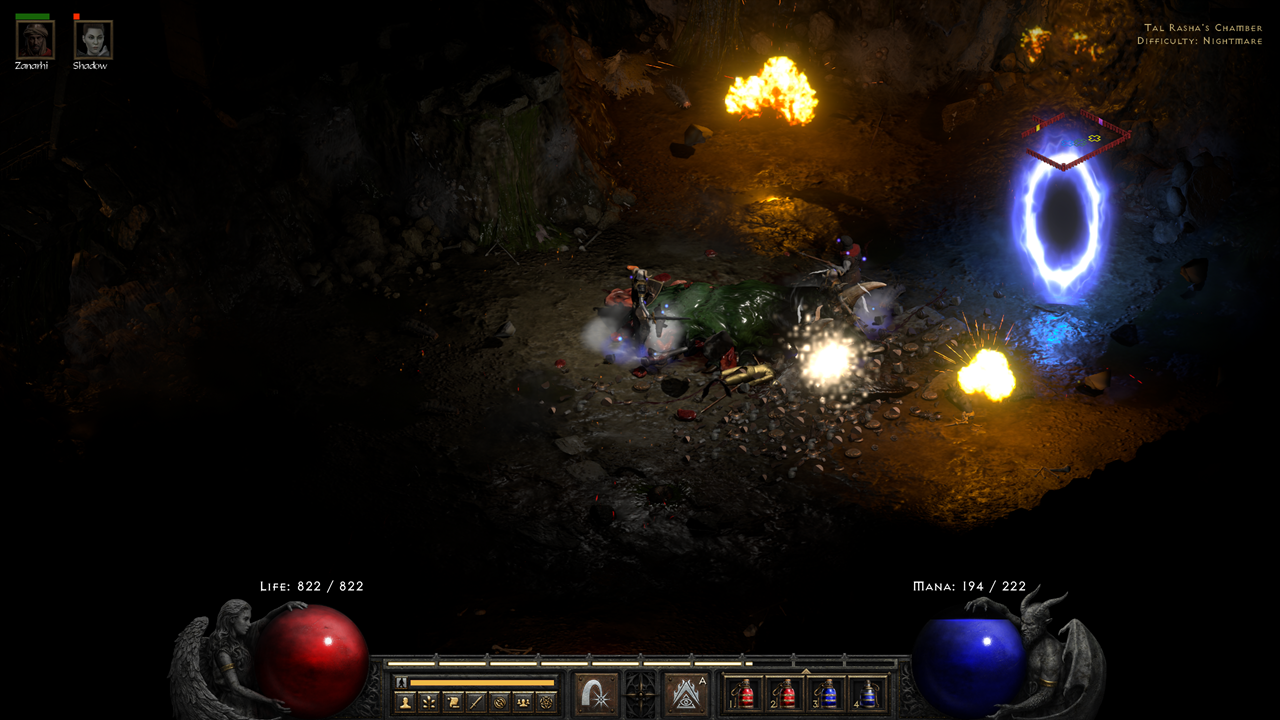Screen dimensions: 1280x720
Task: Select the right-click eye pyramid skill
Action: pos(685,694)
